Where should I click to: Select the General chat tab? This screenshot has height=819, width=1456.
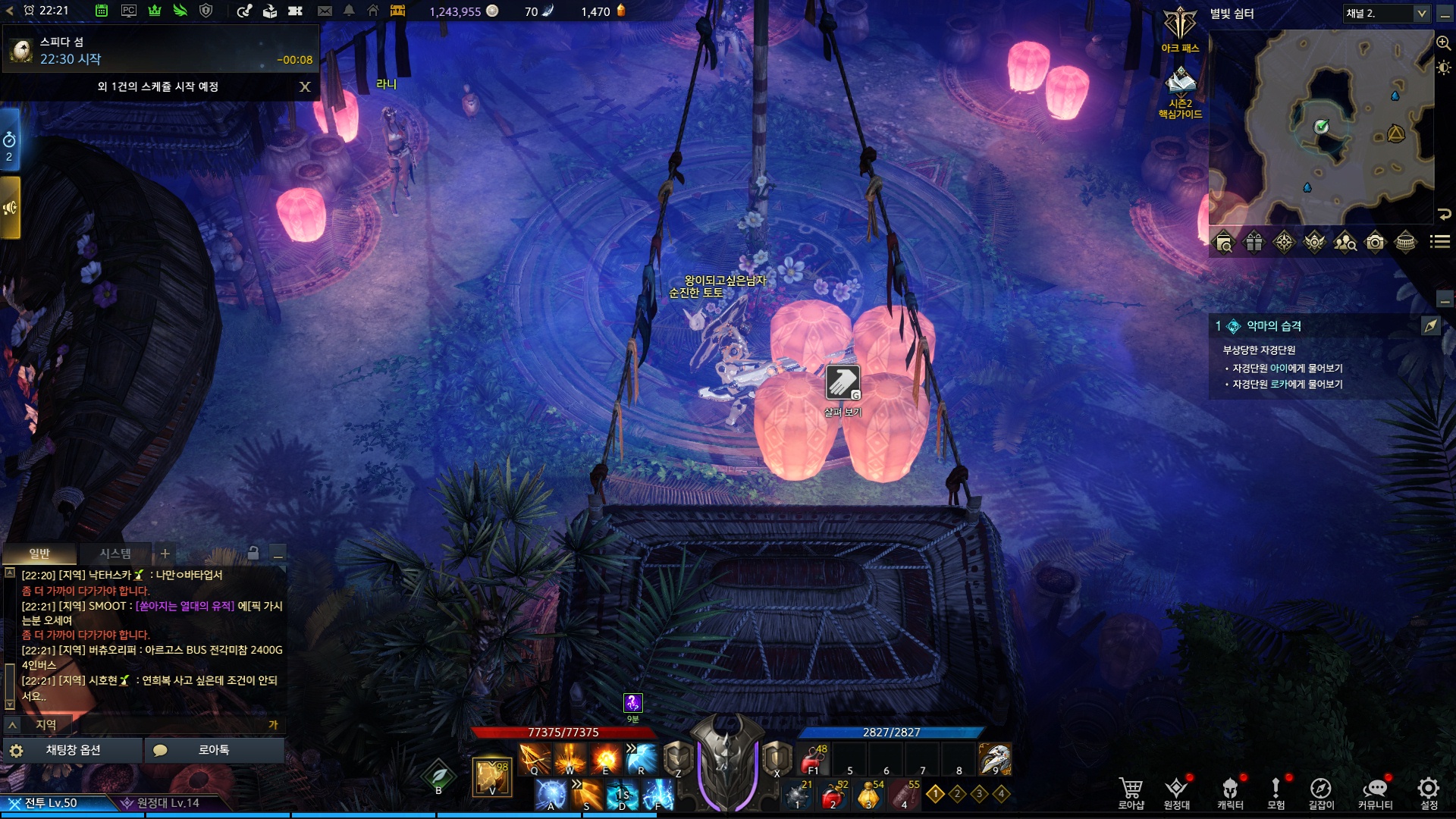coord(39,554)
